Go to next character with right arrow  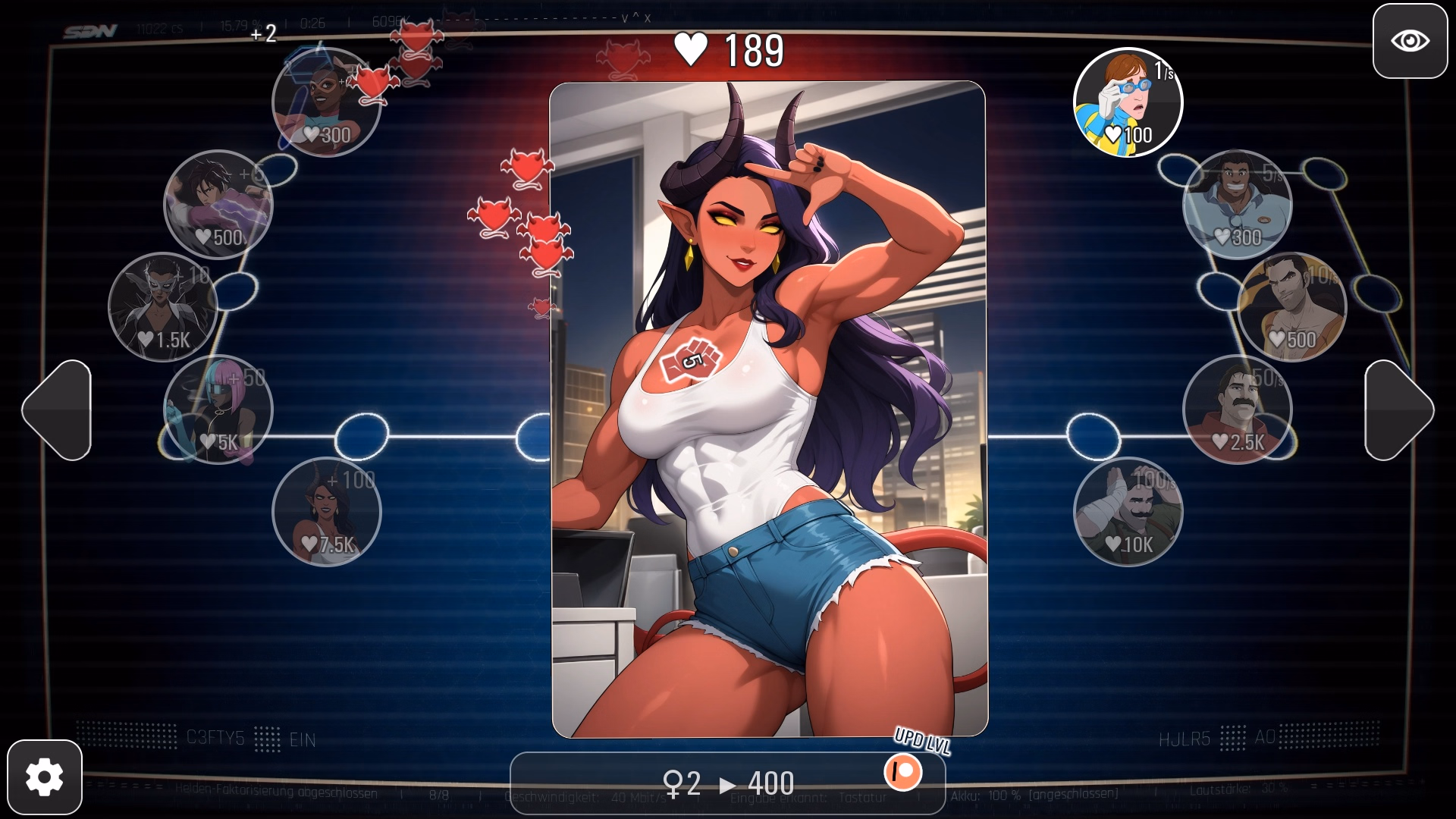(1398, 410)
